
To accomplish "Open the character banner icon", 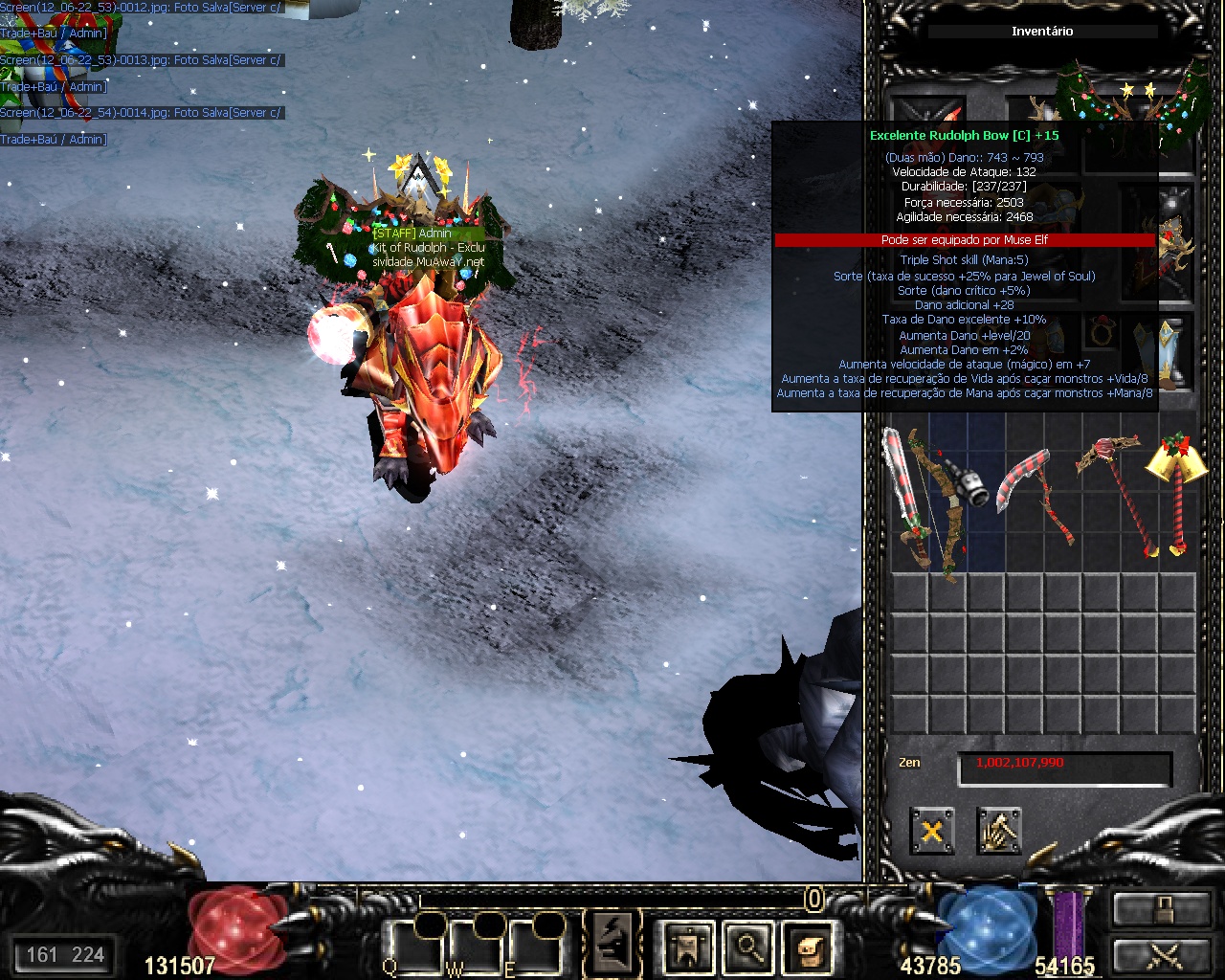I will click(687, 947).
